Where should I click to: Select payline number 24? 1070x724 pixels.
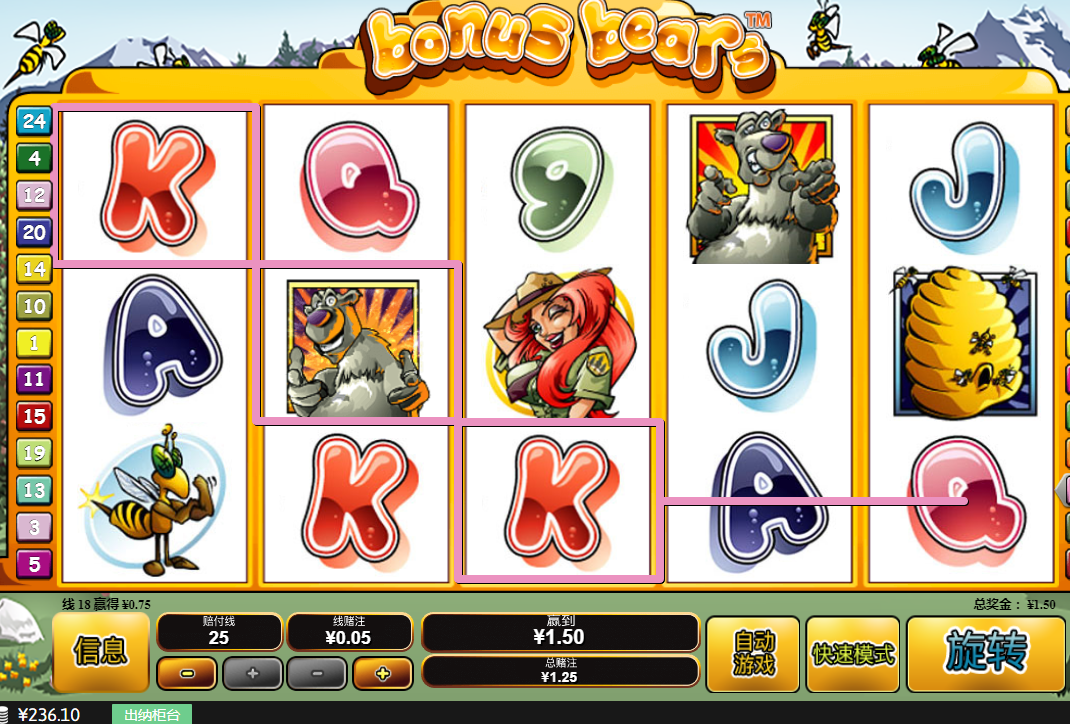click(x=34, y=121)
